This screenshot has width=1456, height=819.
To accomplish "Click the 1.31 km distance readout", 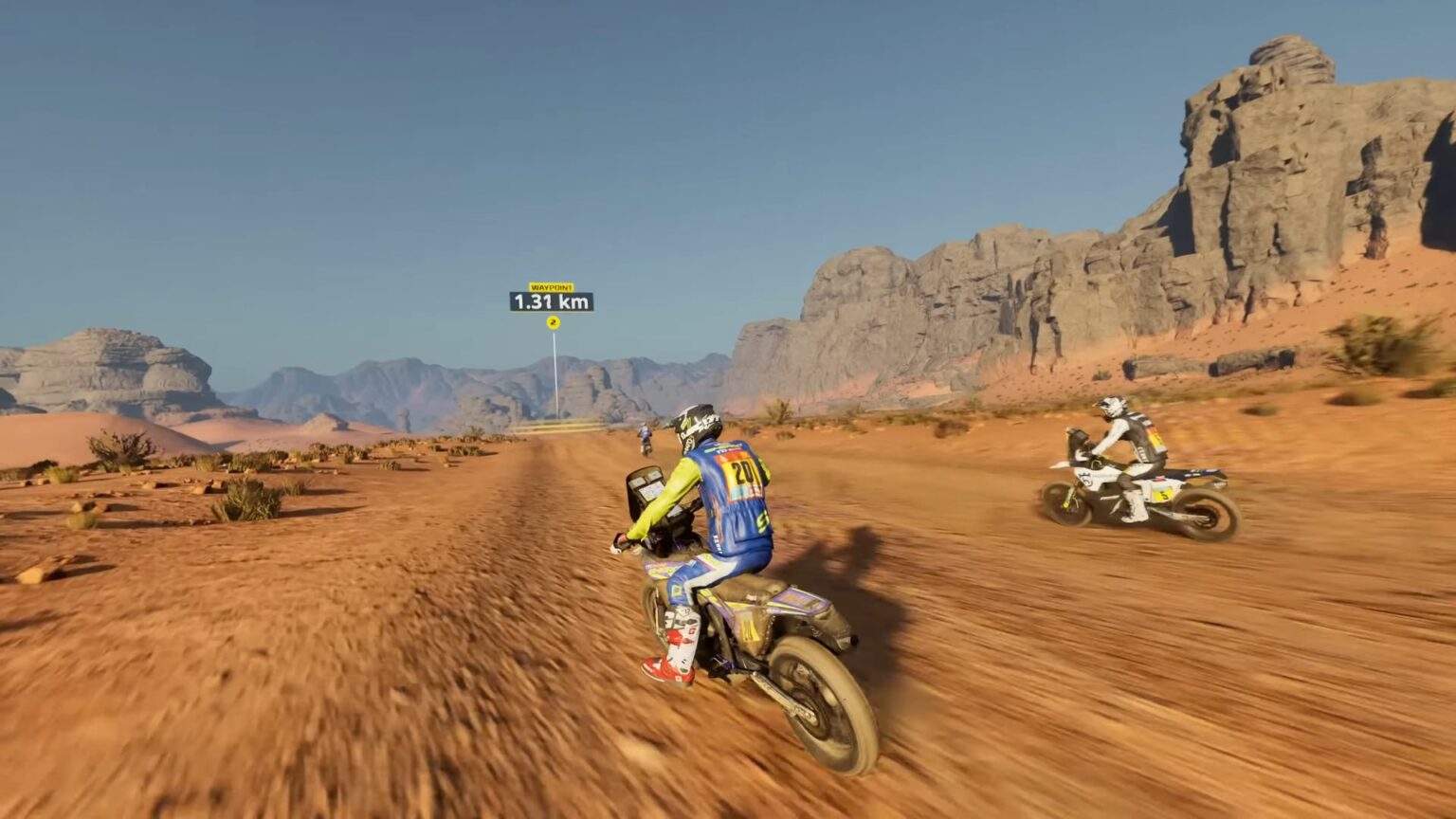I will 553,300.
